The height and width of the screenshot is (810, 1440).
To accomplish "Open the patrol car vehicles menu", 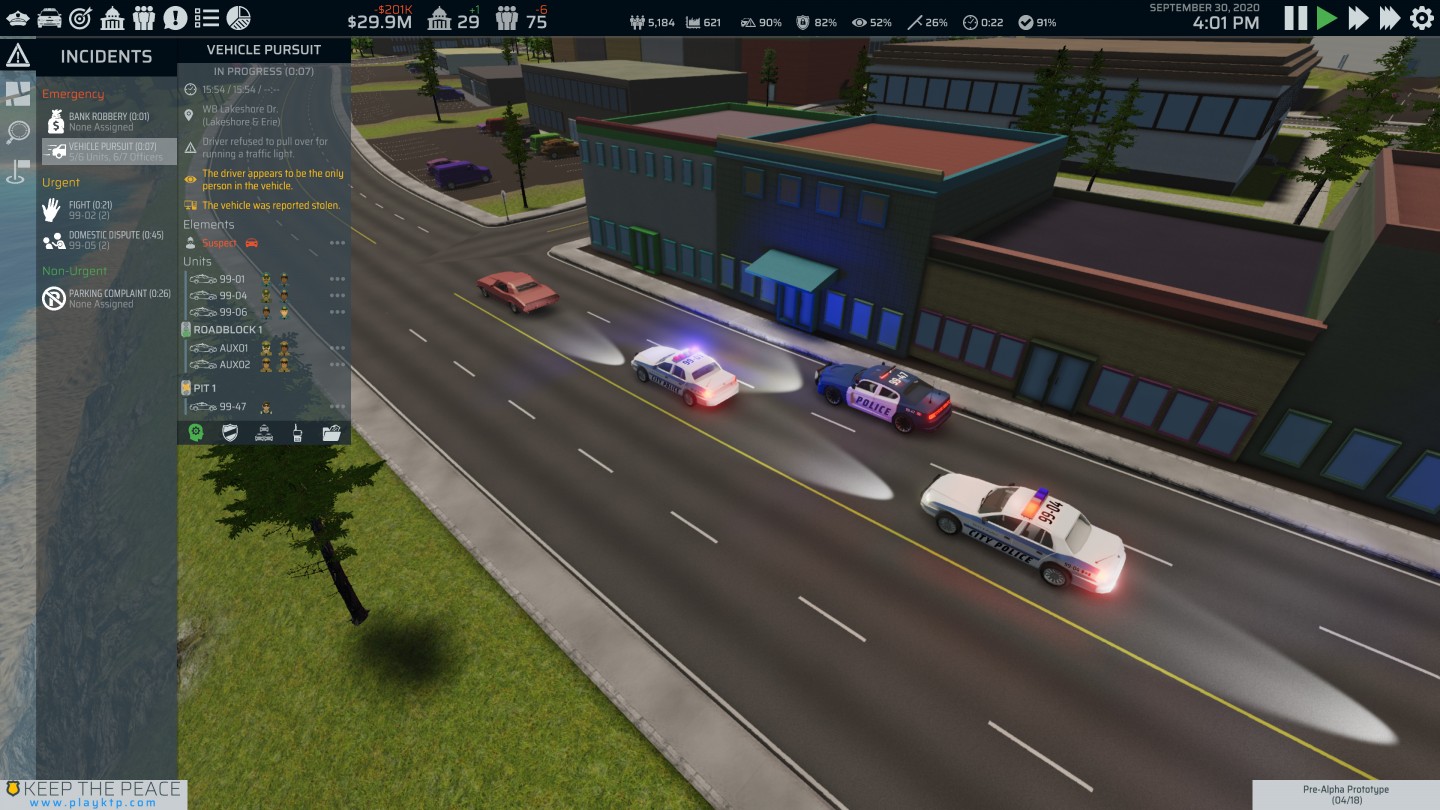I will 48,18.
